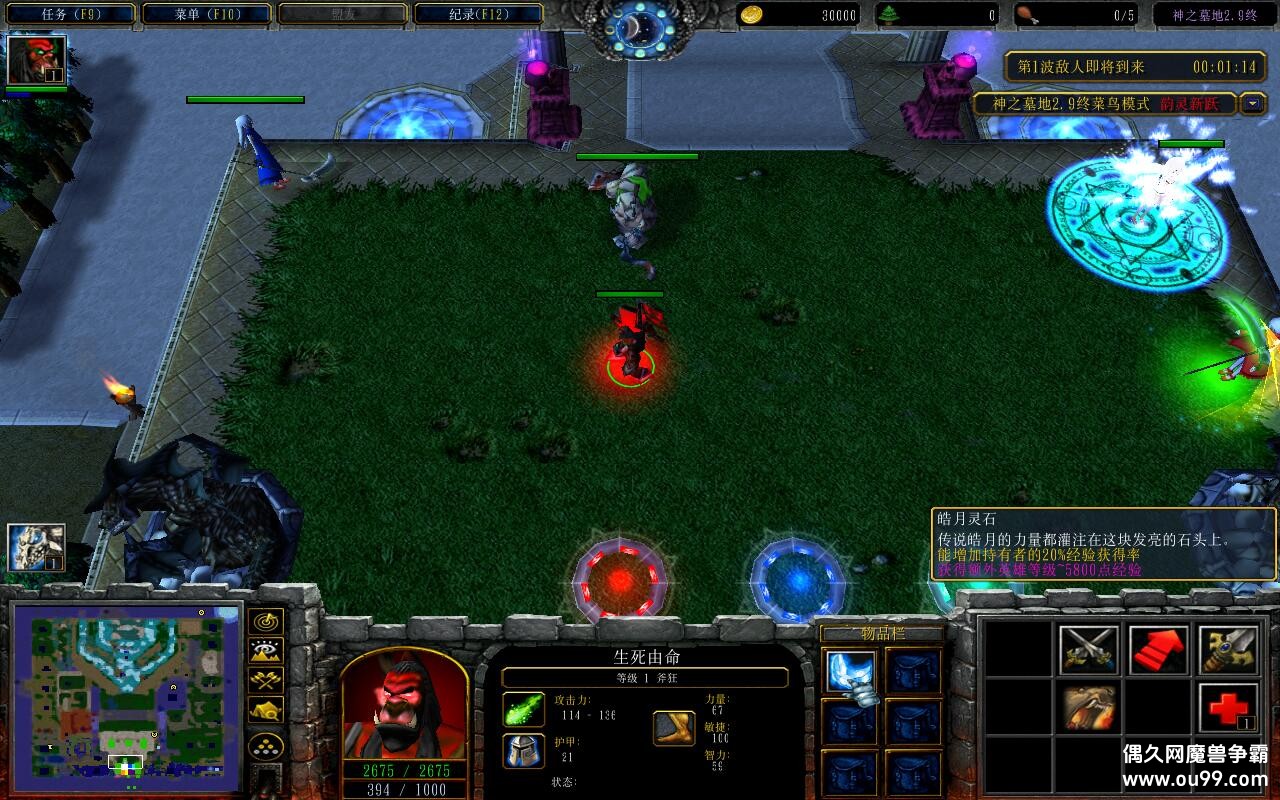Toggle creep camp display on minimap

click(266, 710)
